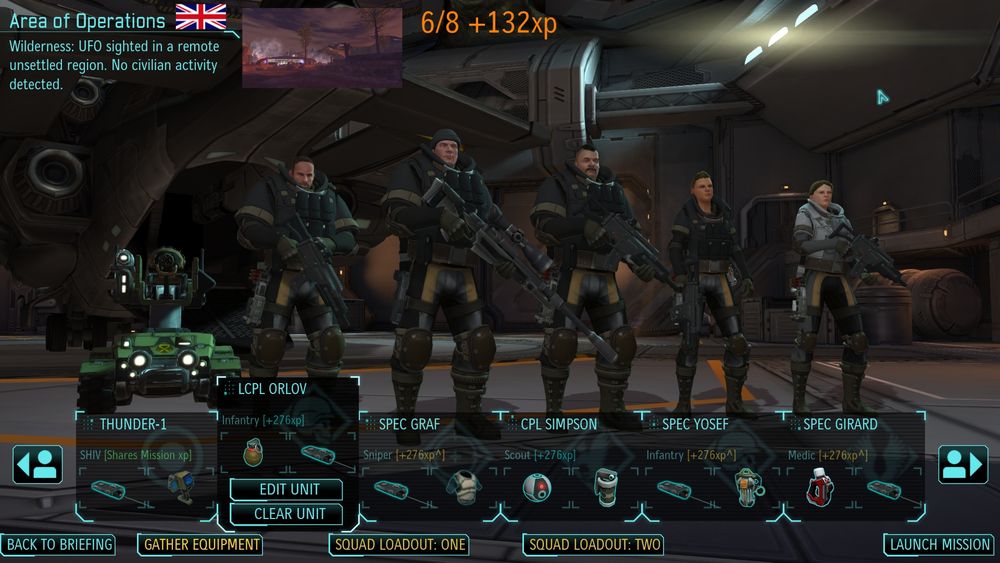Show next squad members with right arrow

click(962, 465)
